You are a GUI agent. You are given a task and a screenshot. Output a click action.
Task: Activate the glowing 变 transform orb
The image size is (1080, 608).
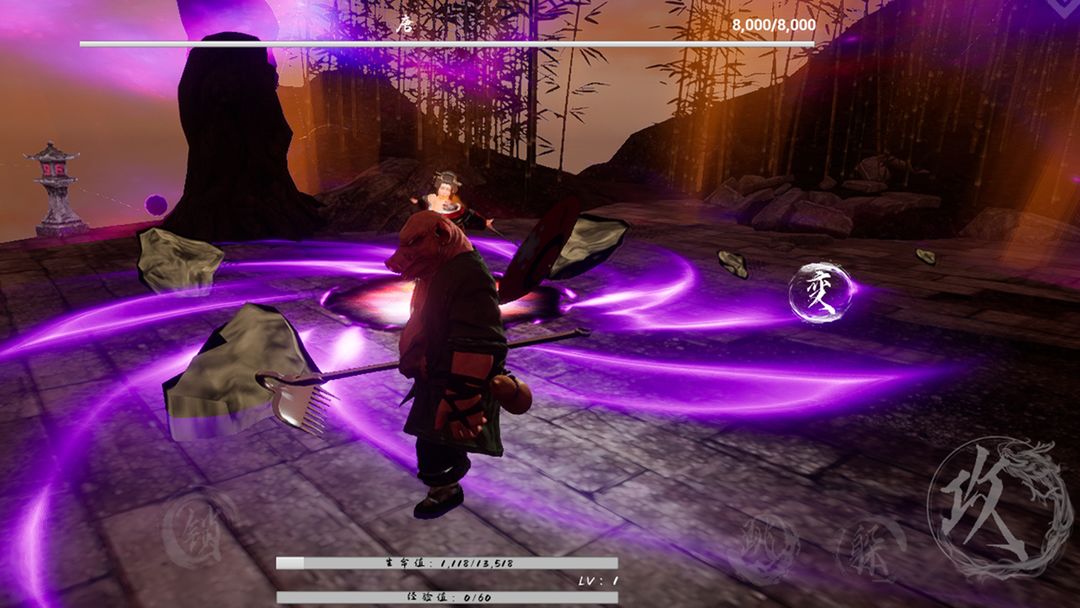pos(821,293)
